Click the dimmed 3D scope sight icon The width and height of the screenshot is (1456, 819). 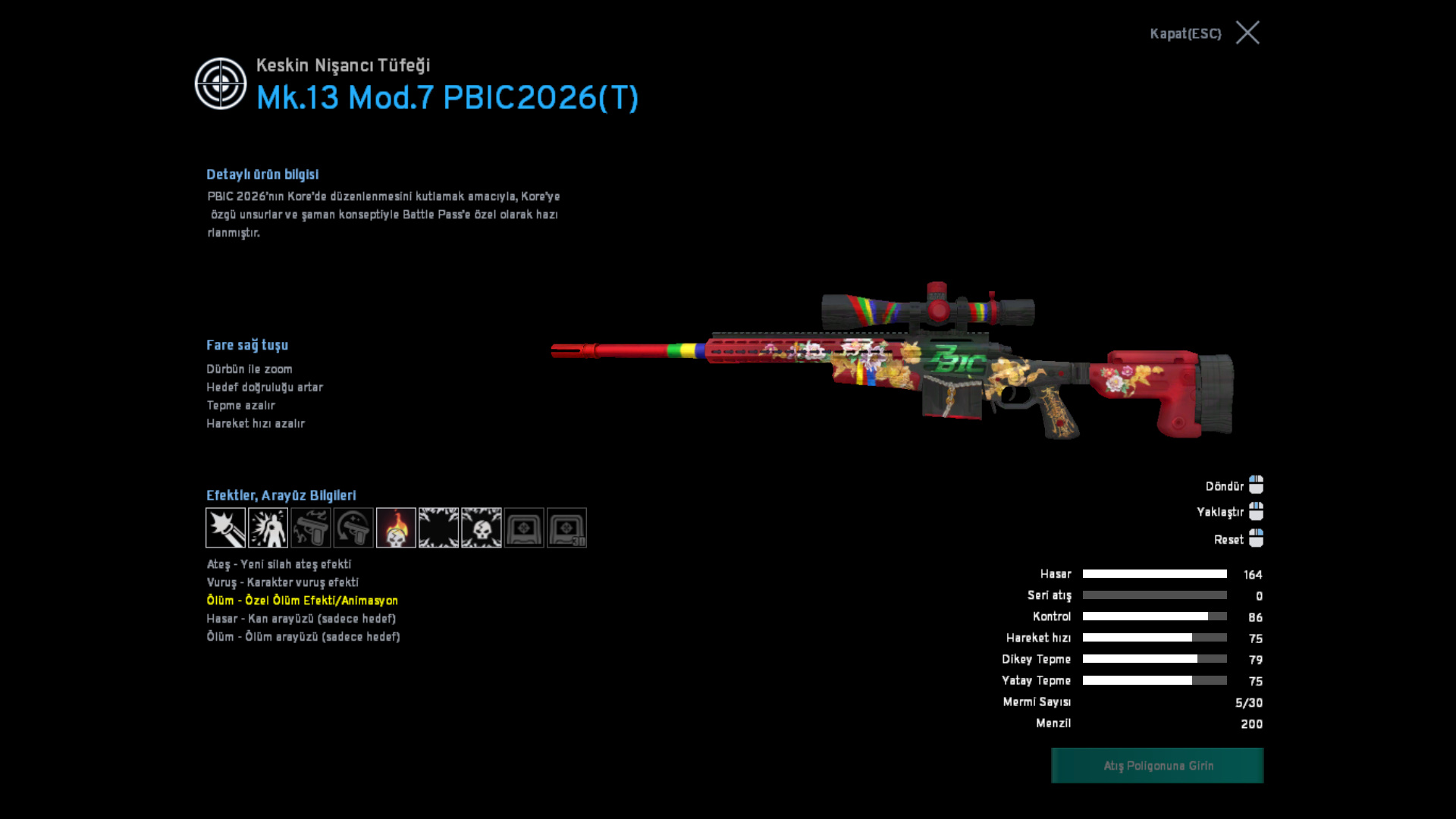point(566,528)
